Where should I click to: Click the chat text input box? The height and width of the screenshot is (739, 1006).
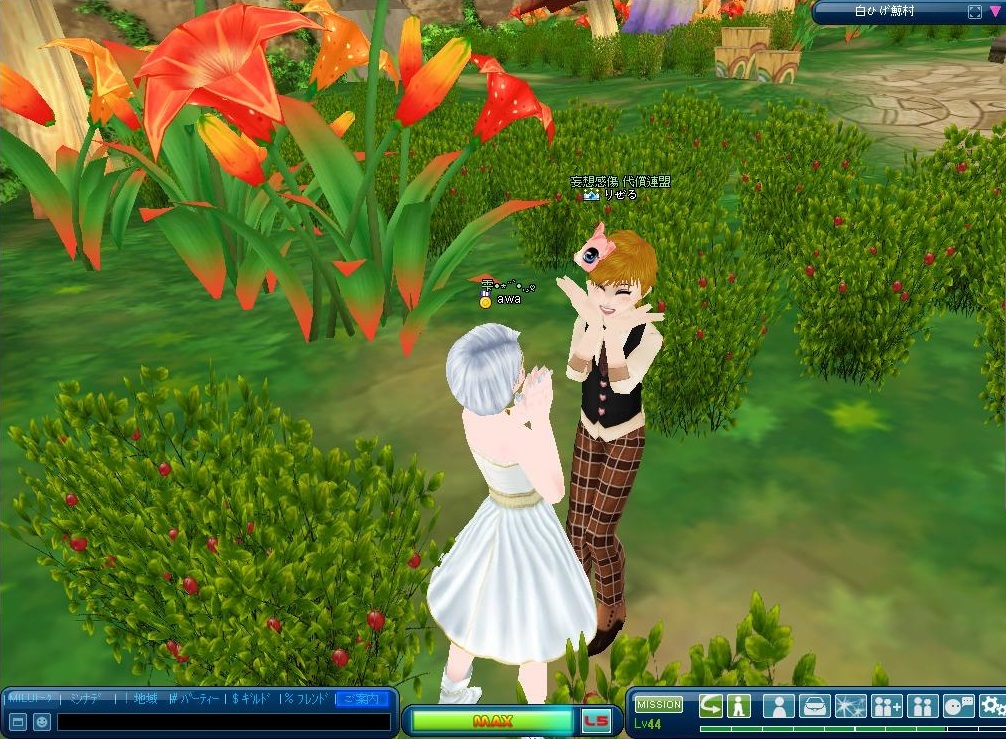click(223, 721)
